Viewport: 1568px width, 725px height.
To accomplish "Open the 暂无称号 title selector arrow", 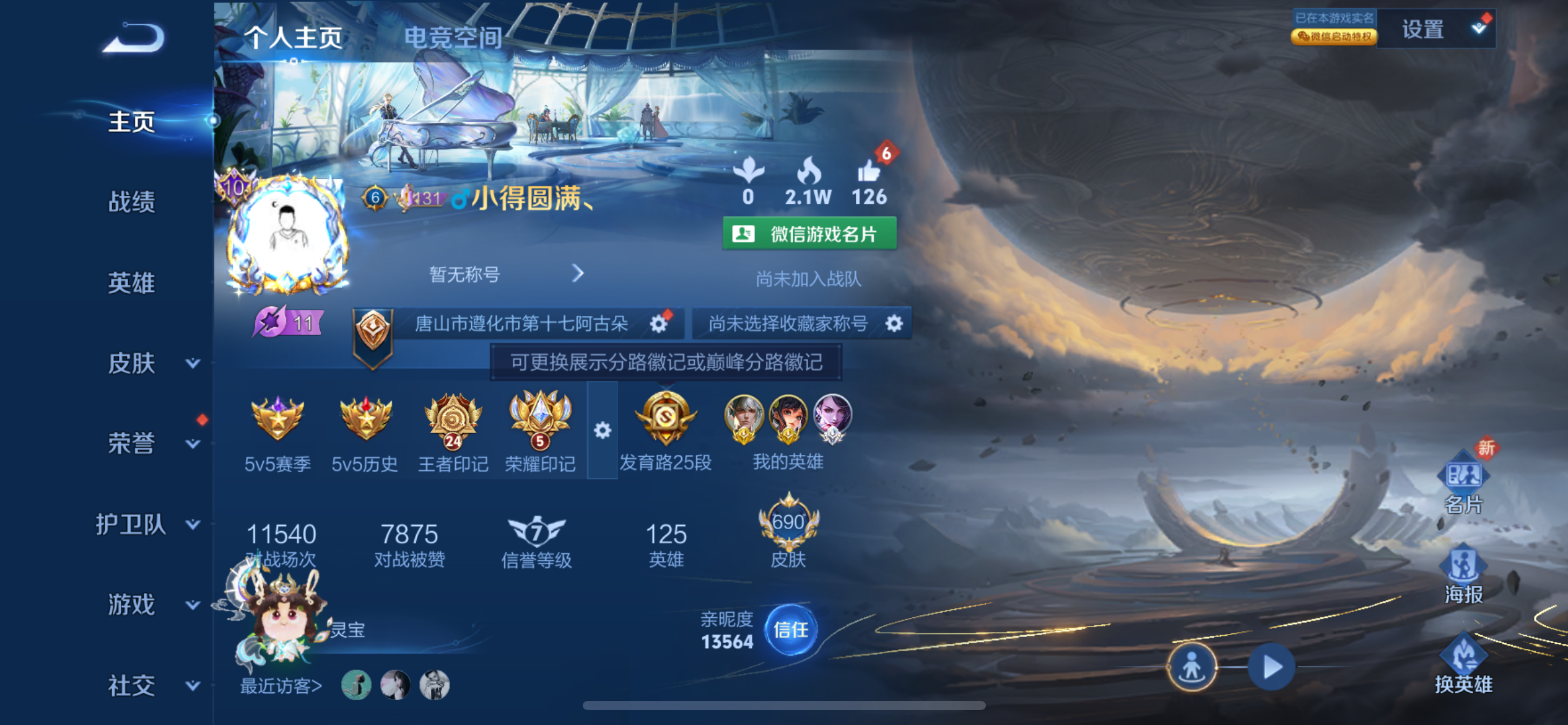I will [577, 273].
